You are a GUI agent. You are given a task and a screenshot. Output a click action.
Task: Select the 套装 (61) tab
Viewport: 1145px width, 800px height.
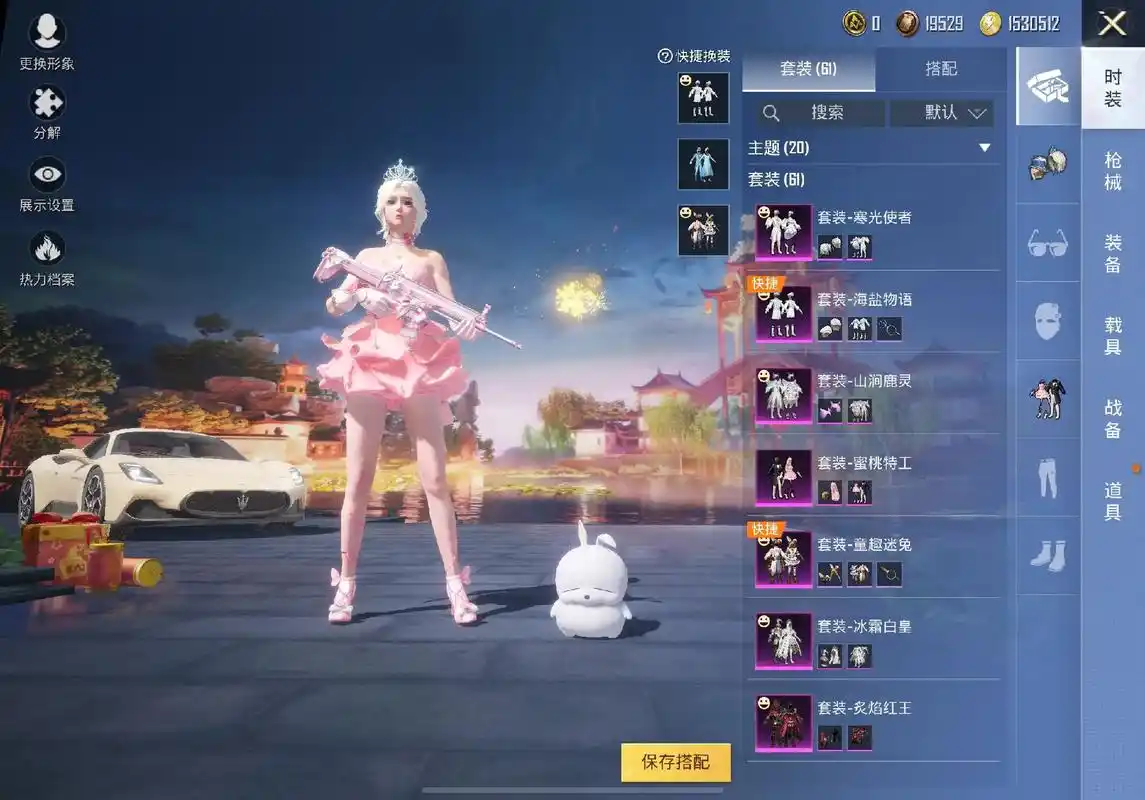pos(808,68)
